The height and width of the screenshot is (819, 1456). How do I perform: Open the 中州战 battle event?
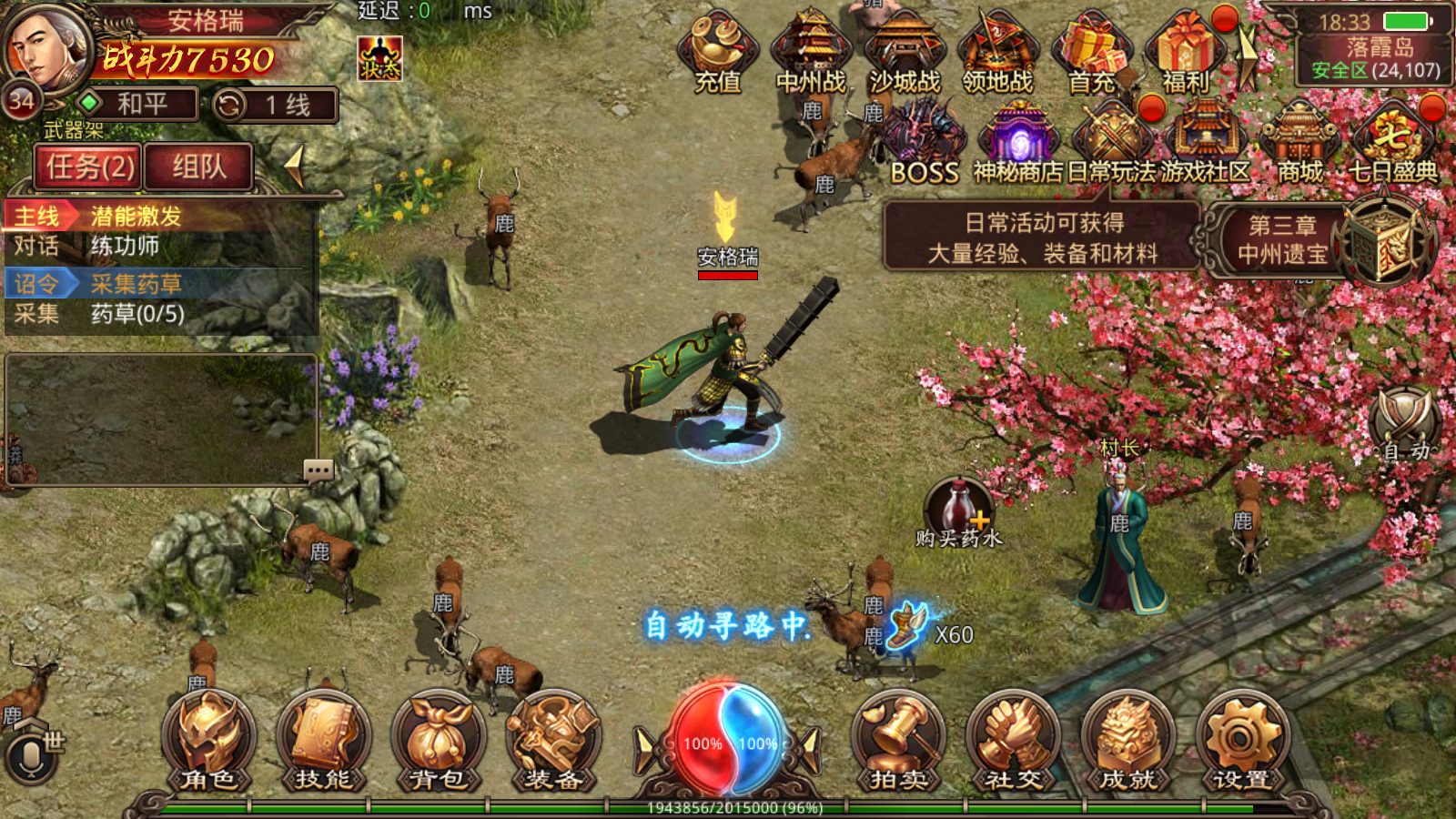pyautogui.click(x=810, y=53)
